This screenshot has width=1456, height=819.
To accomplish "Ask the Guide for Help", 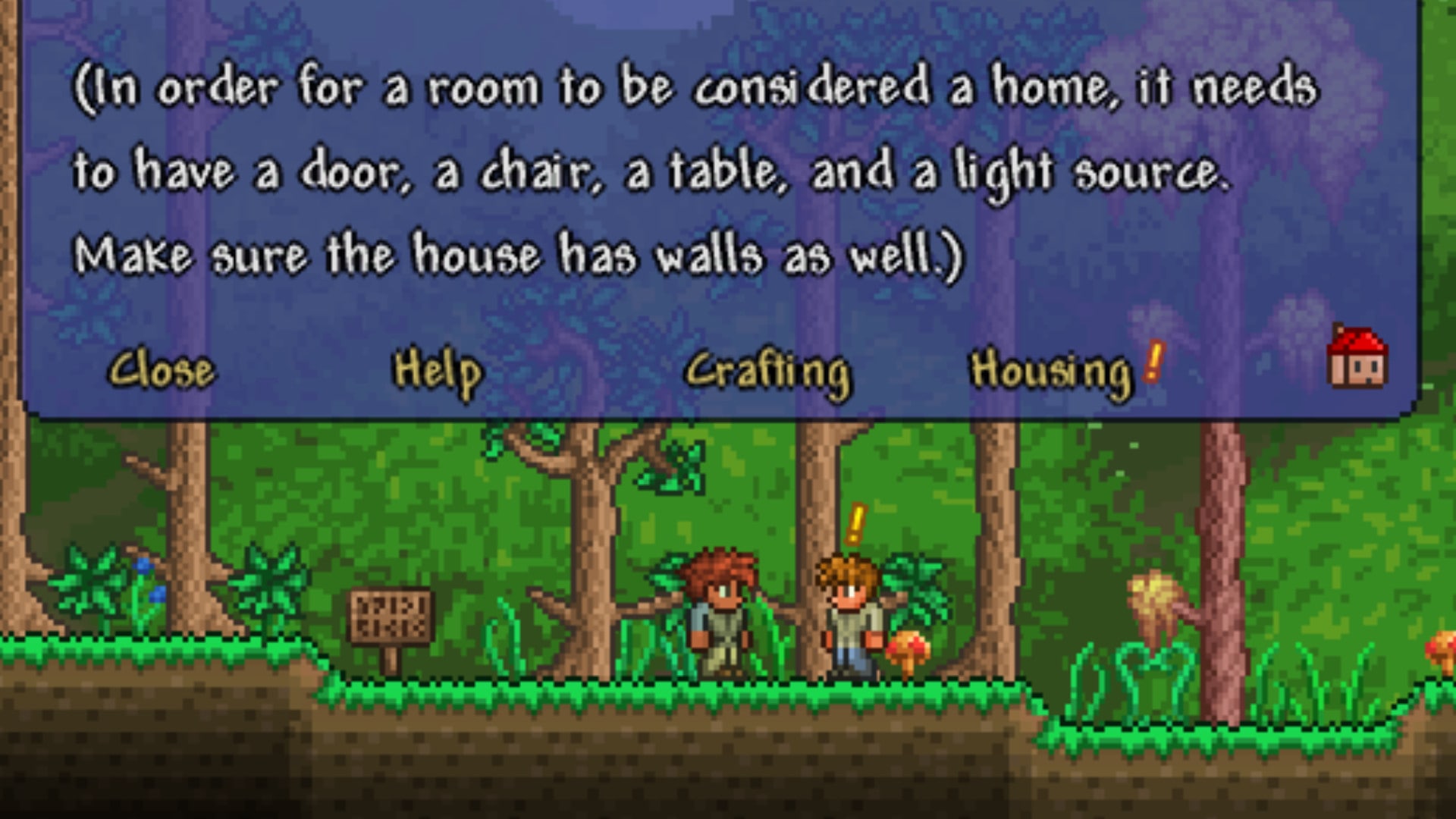I will pos(437,371).
